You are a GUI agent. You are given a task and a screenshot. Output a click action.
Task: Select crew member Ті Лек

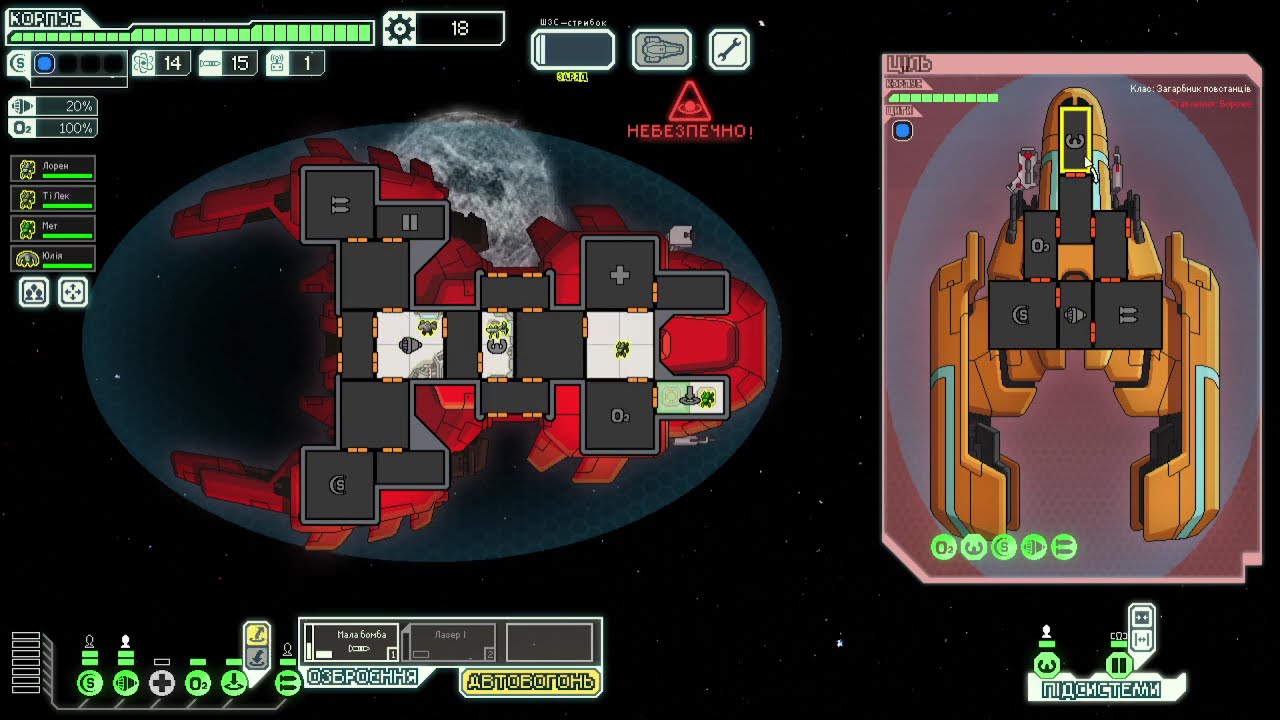pos(54,198)
